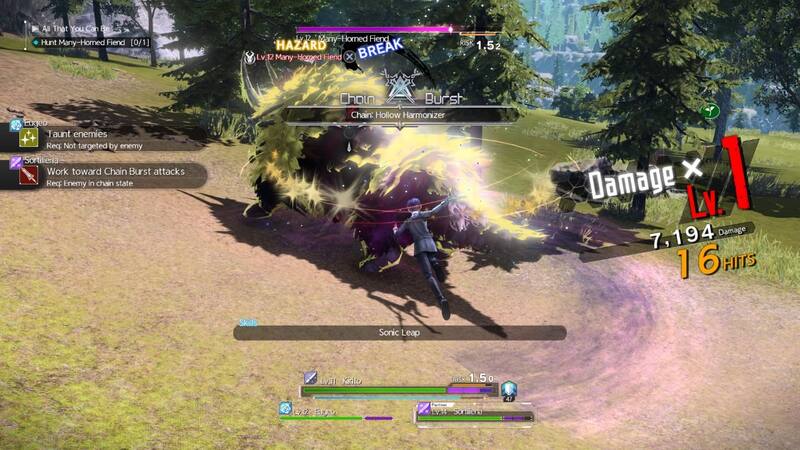
Task: Click the blue hexagon icon beside Kirito's bar
Action: pyautogui.click(x=508, y=390)
